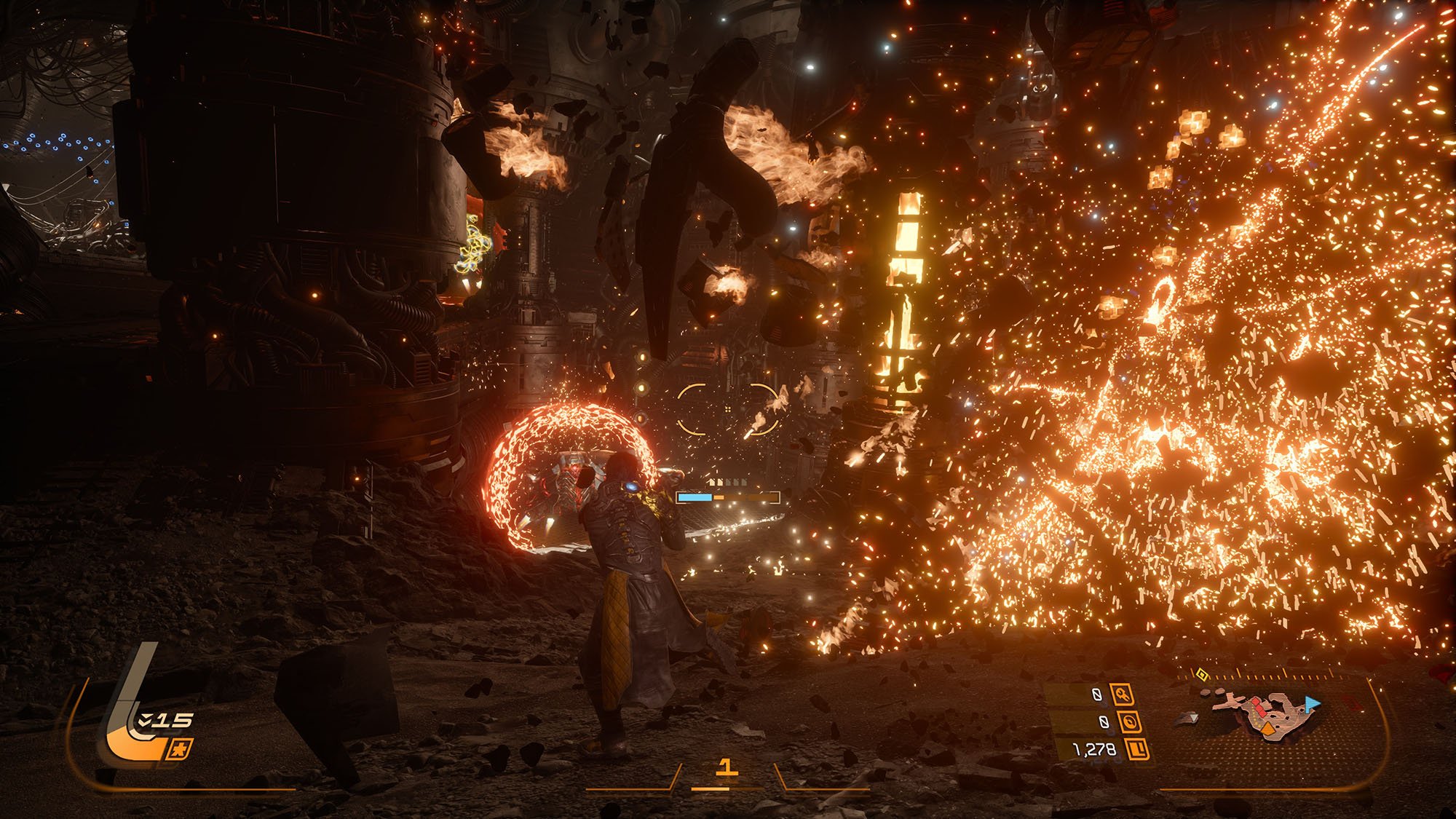Select the comet resource icon
The width and height of the screenshot is (1456, 819).
click(1122, 695)
